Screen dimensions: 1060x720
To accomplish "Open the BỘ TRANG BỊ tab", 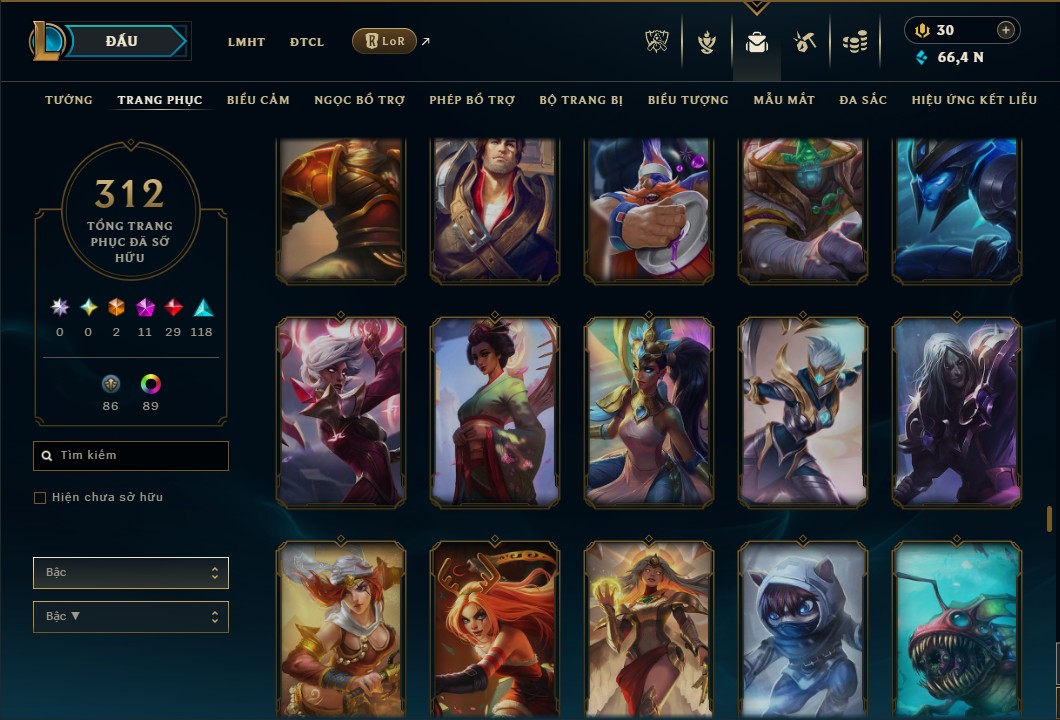I will point(581,100).
